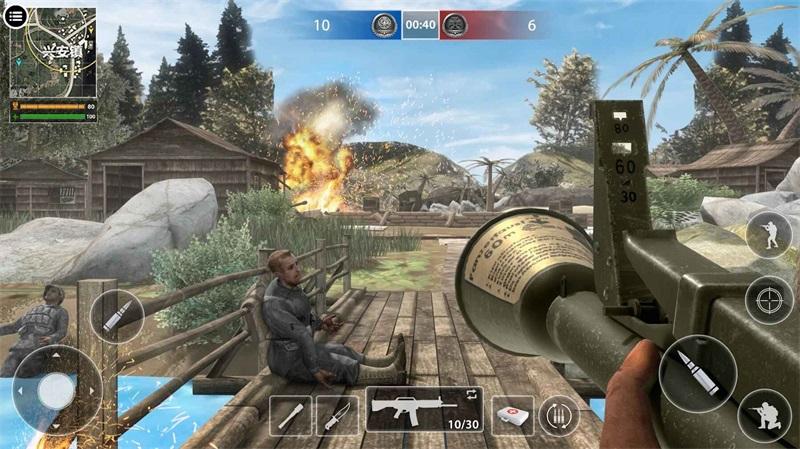This screenshot has width=800, height=449.
Task: Select the grenade stick slot
Action: click(291, 415)
